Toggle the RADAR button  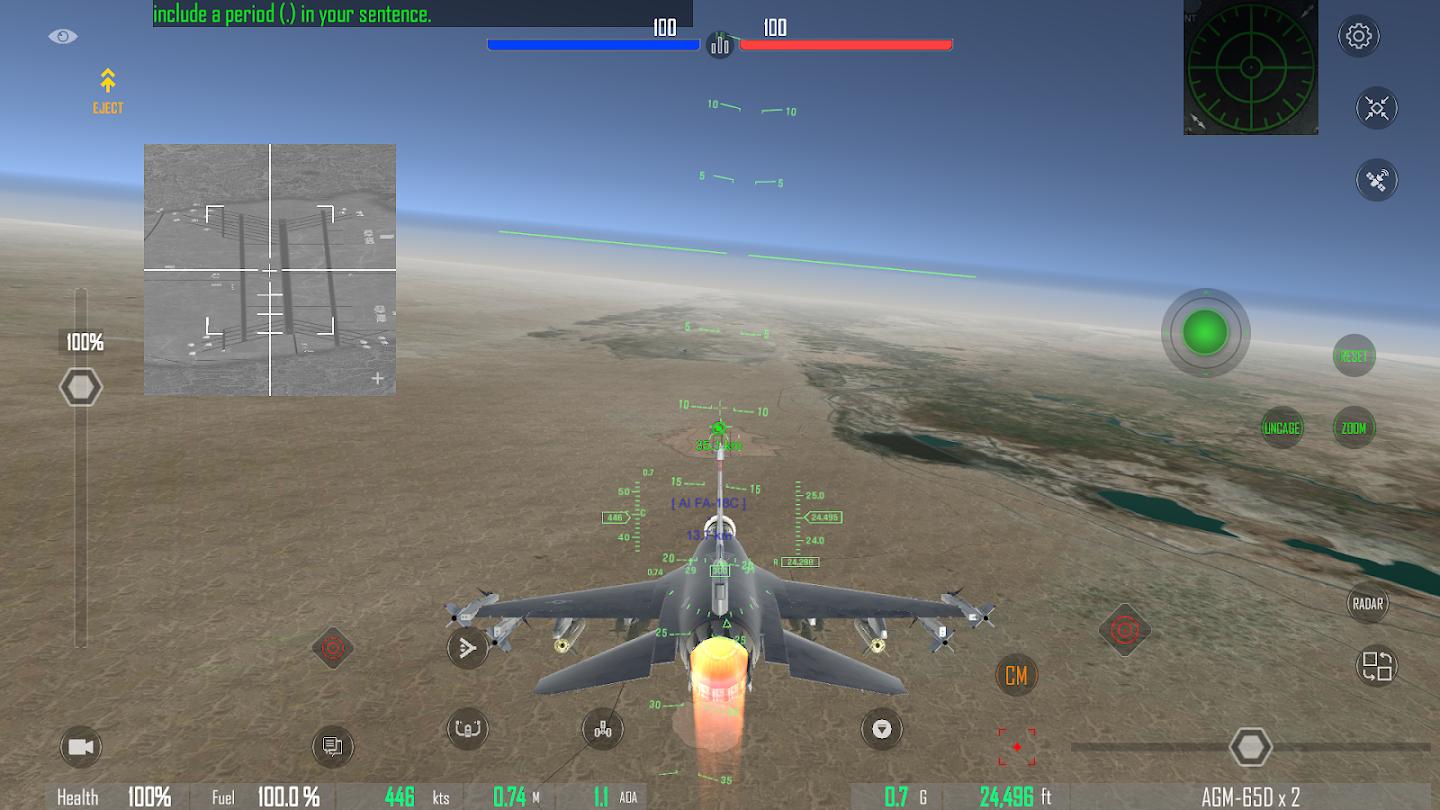pyautogui.click(x=1368, y=603)
